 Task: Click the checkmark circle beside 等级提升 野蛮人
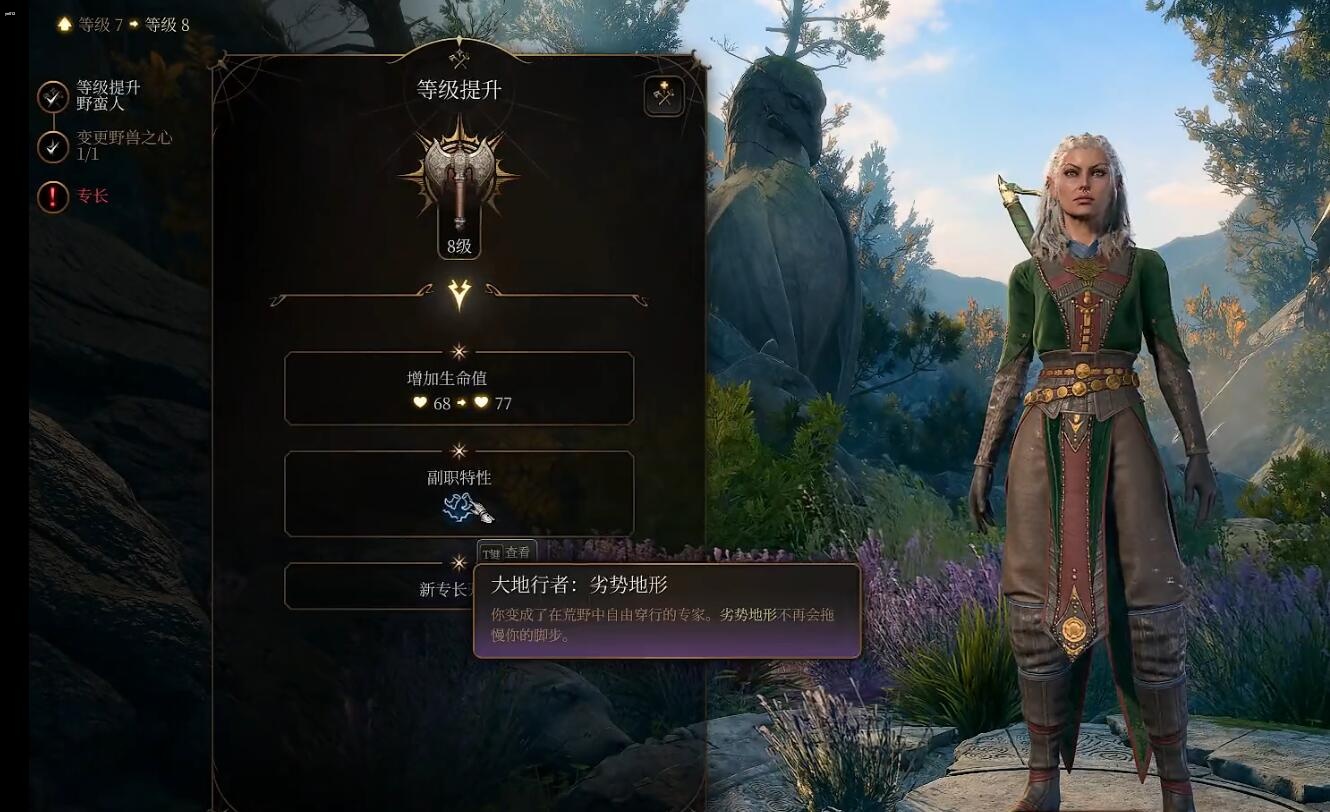pos(52,97)
